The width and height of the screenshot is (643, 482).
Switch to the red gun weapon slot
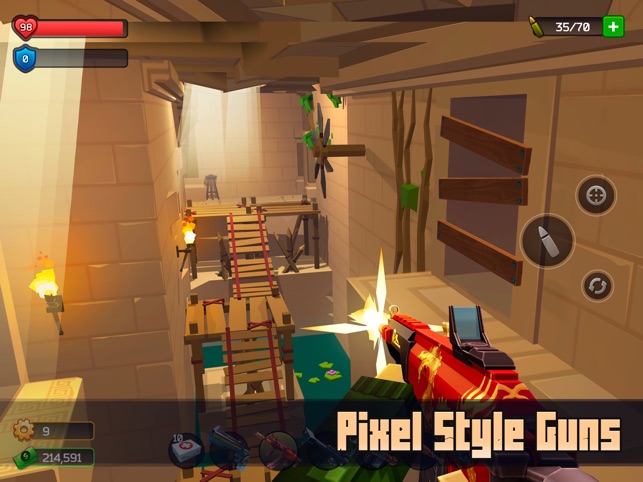(x=277, y=450)
